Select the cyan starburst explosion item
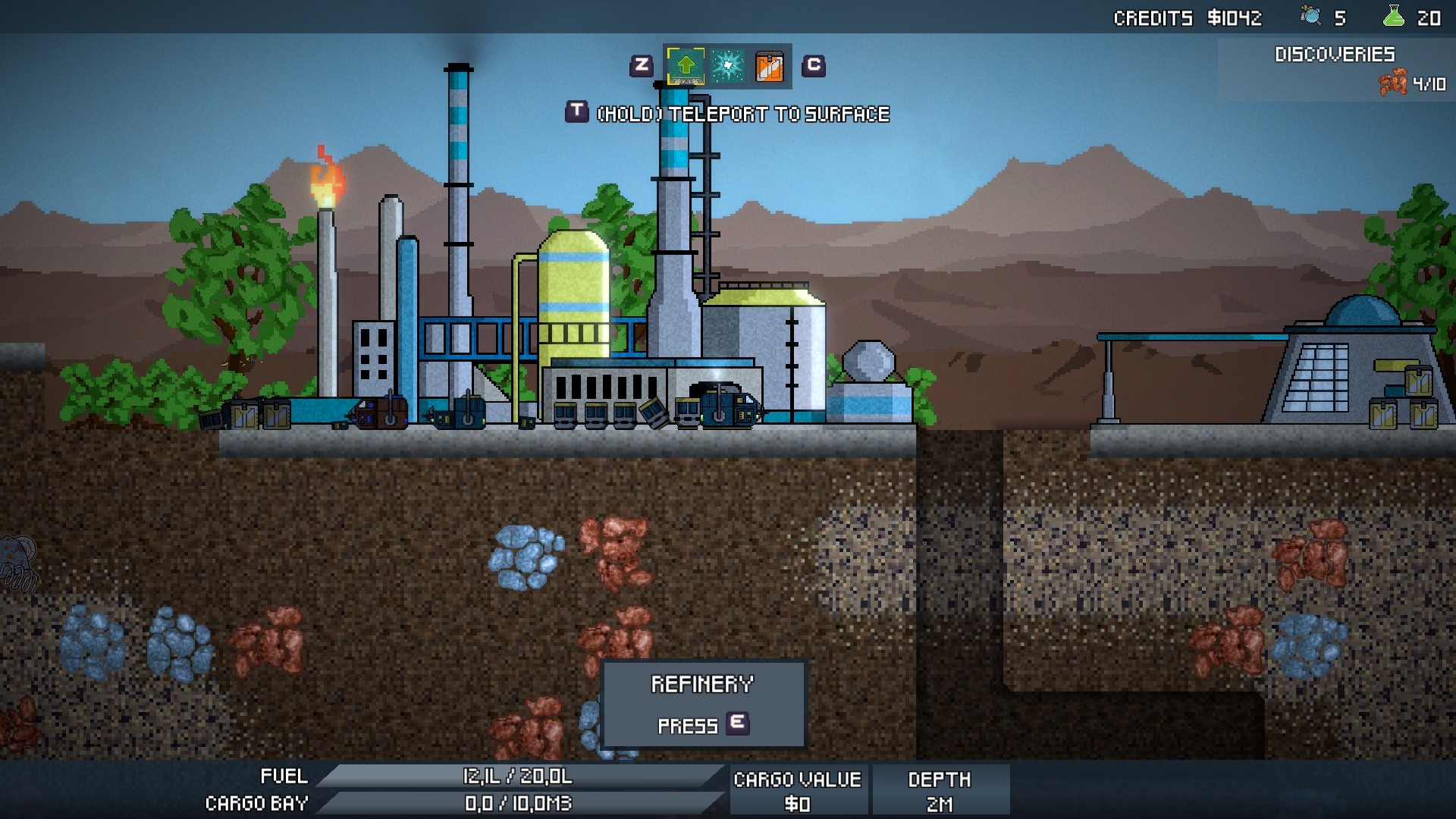1456x819 pixels. tap(727, 66)
